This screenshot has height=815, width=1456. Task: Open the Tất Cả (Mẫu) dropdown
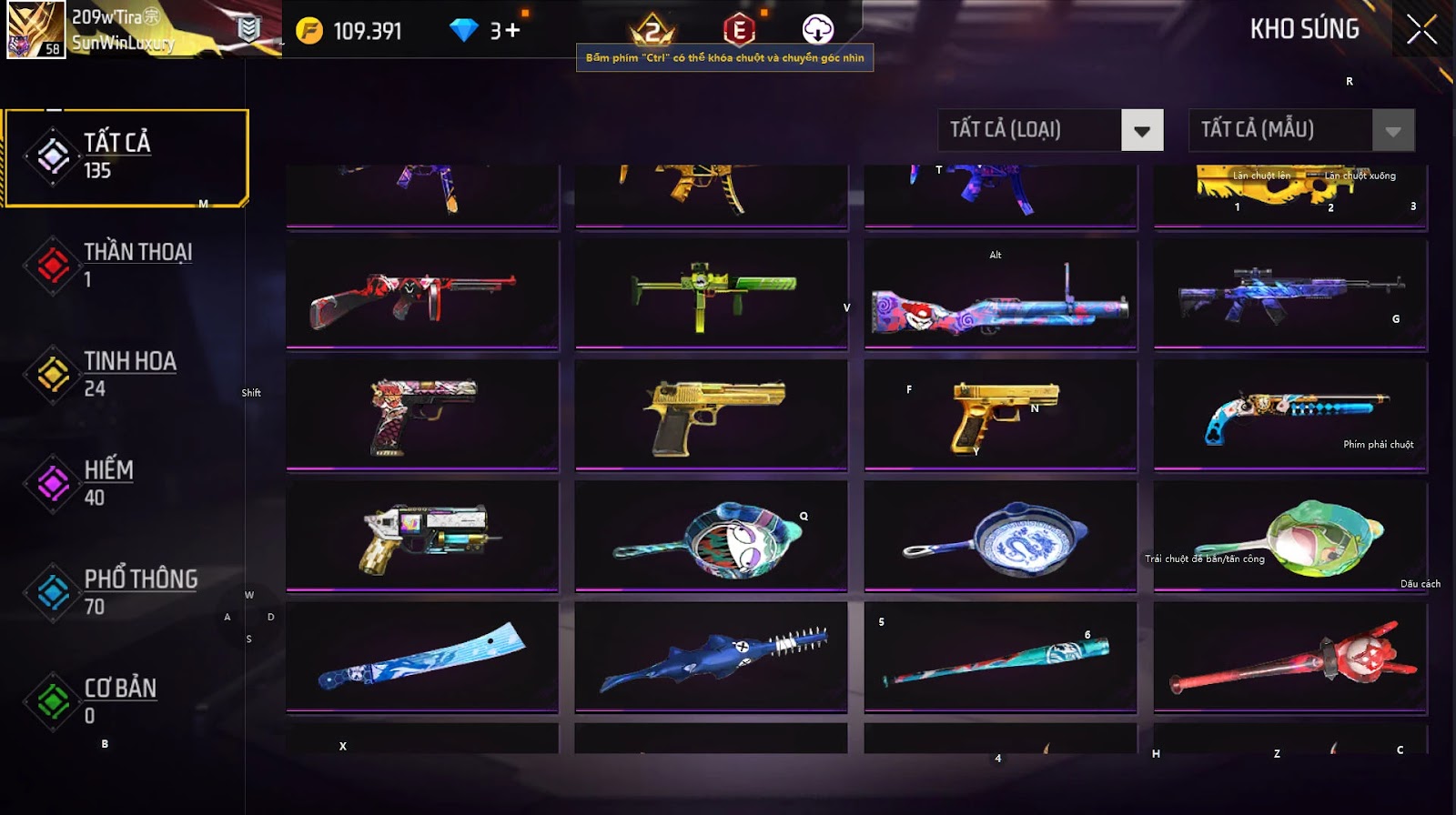[1392, 130]
